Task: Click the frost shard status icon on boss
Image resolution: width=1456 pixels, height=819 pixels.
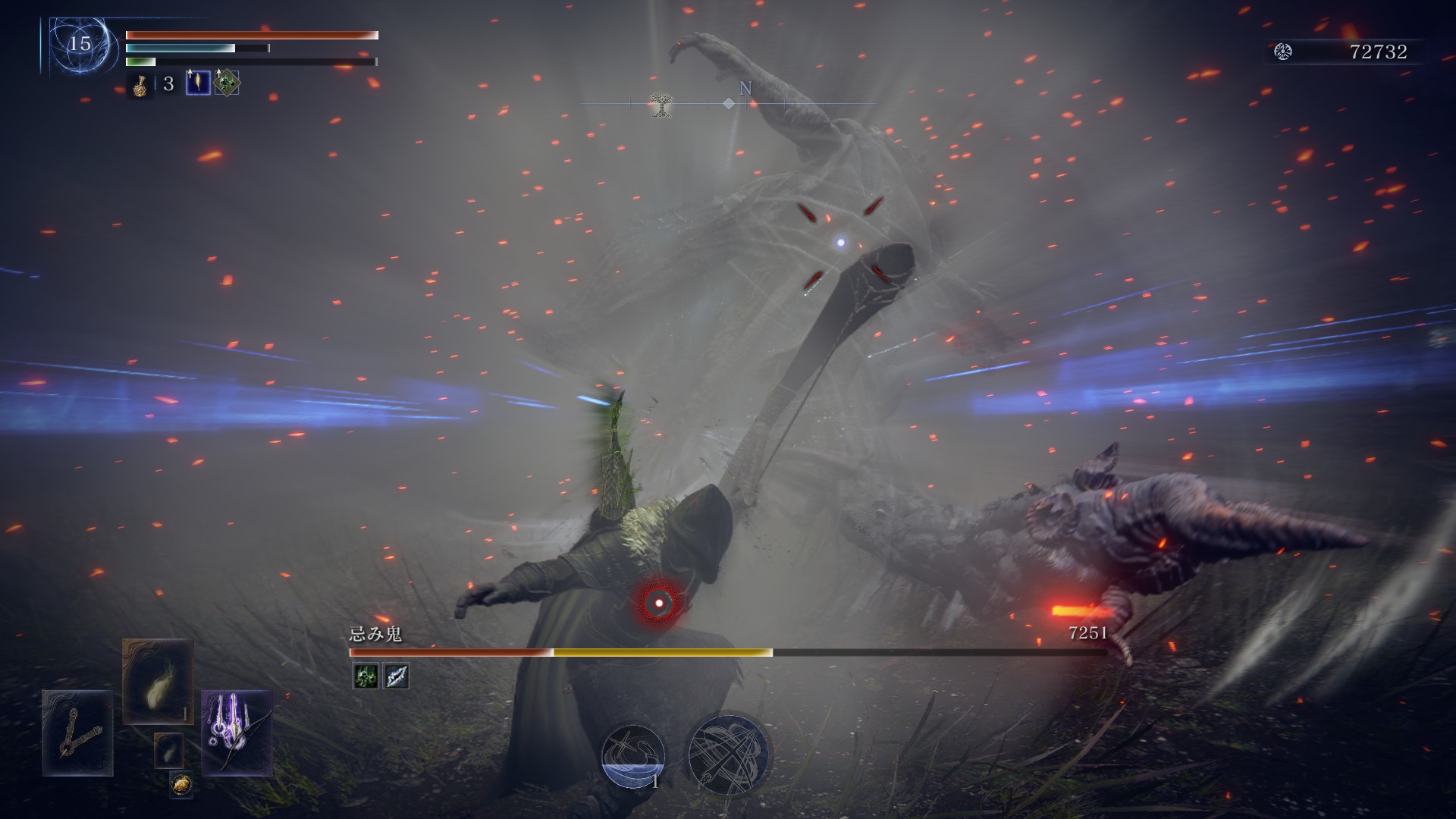Action: pyautogui.click(x=396, y=676)
